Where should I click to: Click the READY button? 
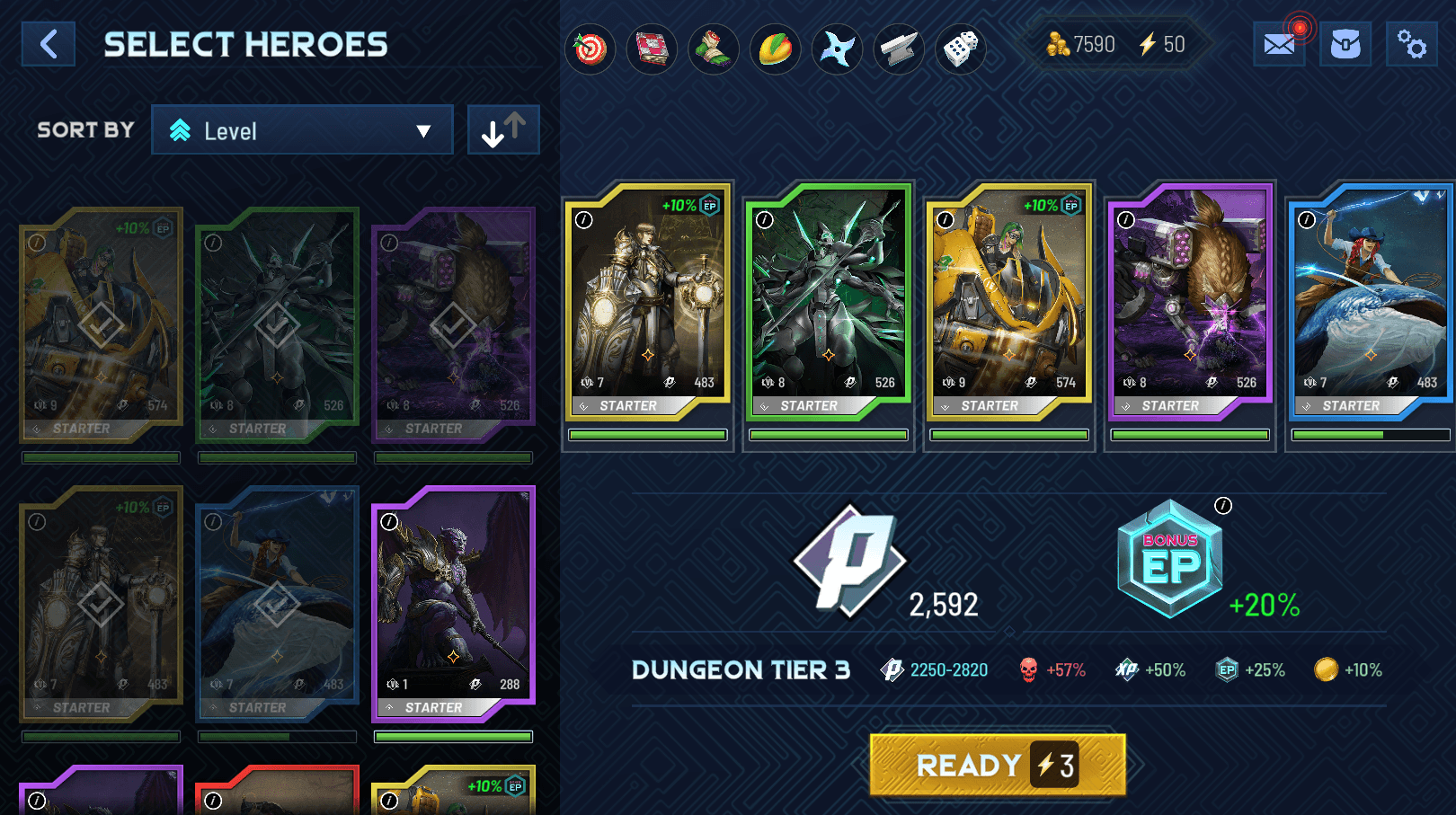click(997, 765)
